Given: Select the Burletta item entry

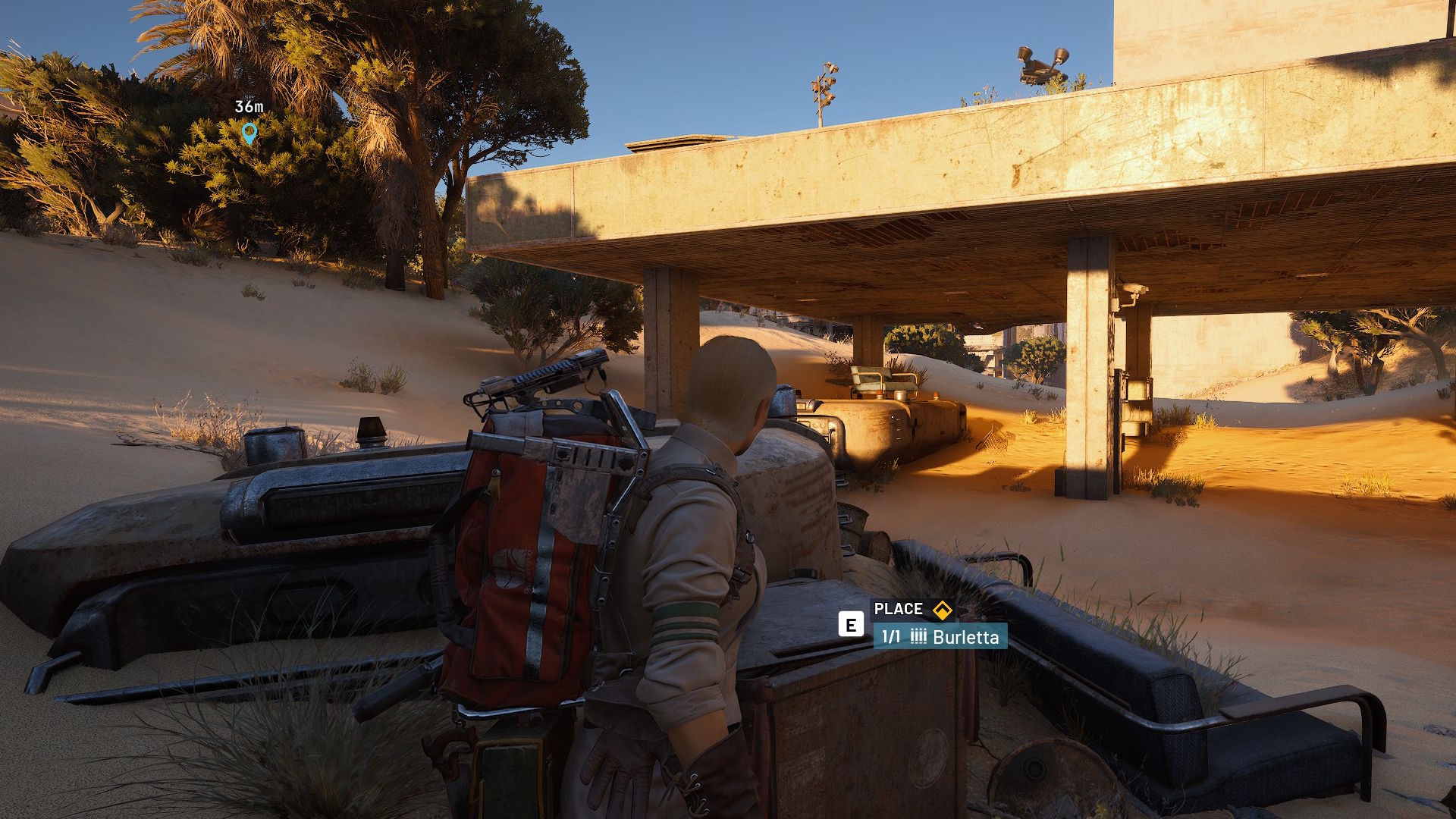Looking at the screenshot, I should [940, 637].
